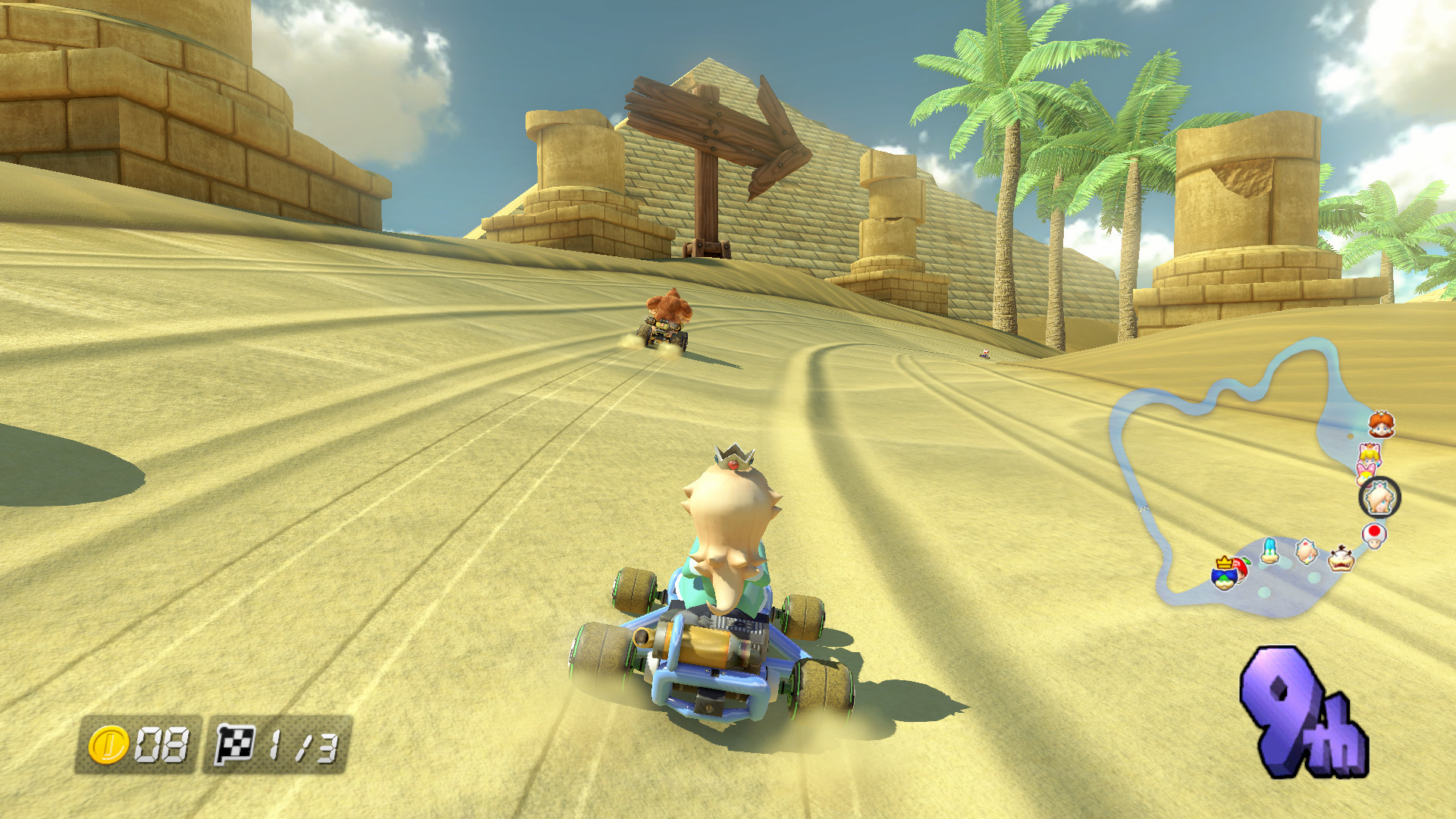Click the red item dot on Toad's icon
This screenshot has height=819, width=1456.
coord(1374,530)
